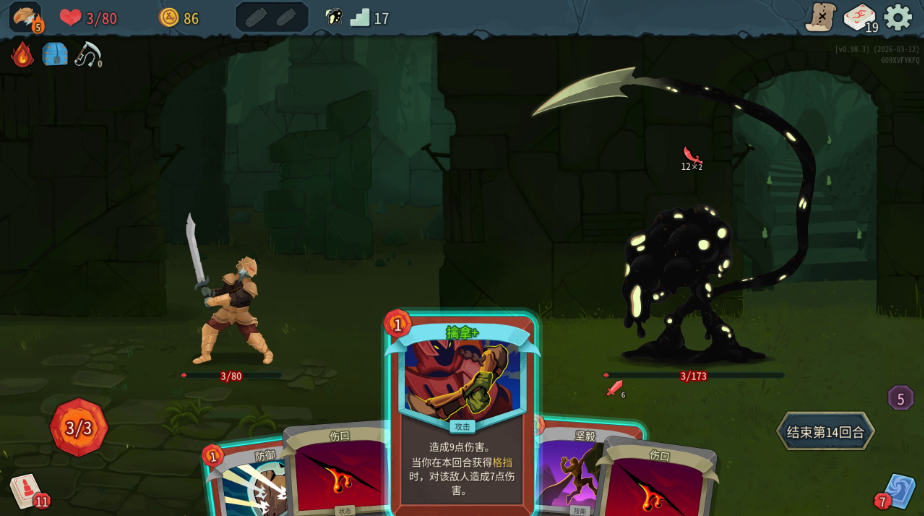Open the settings gear menu
Image resolution: width=924 pixels, height=516 pixels.
pos(897,17)
